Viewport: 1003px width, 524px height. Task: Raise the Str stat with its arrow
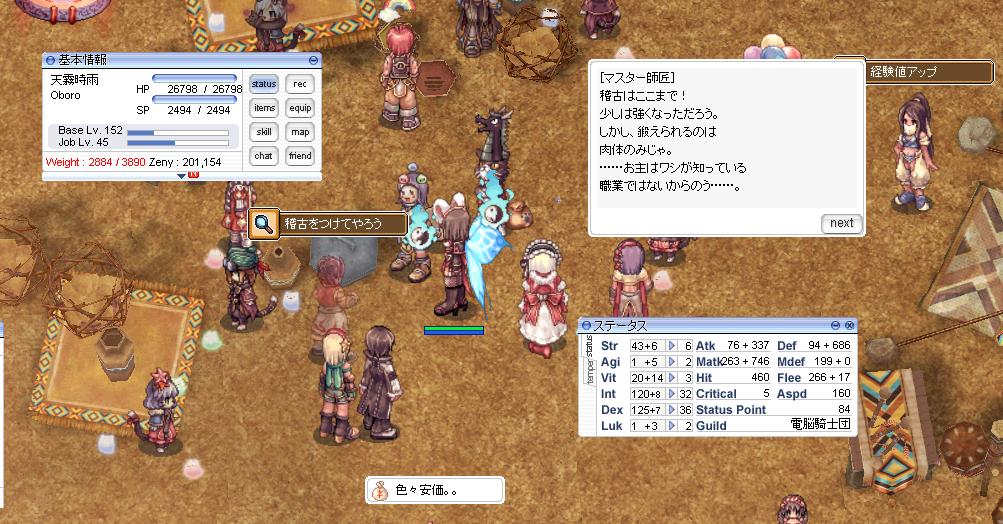coord(673,346)
